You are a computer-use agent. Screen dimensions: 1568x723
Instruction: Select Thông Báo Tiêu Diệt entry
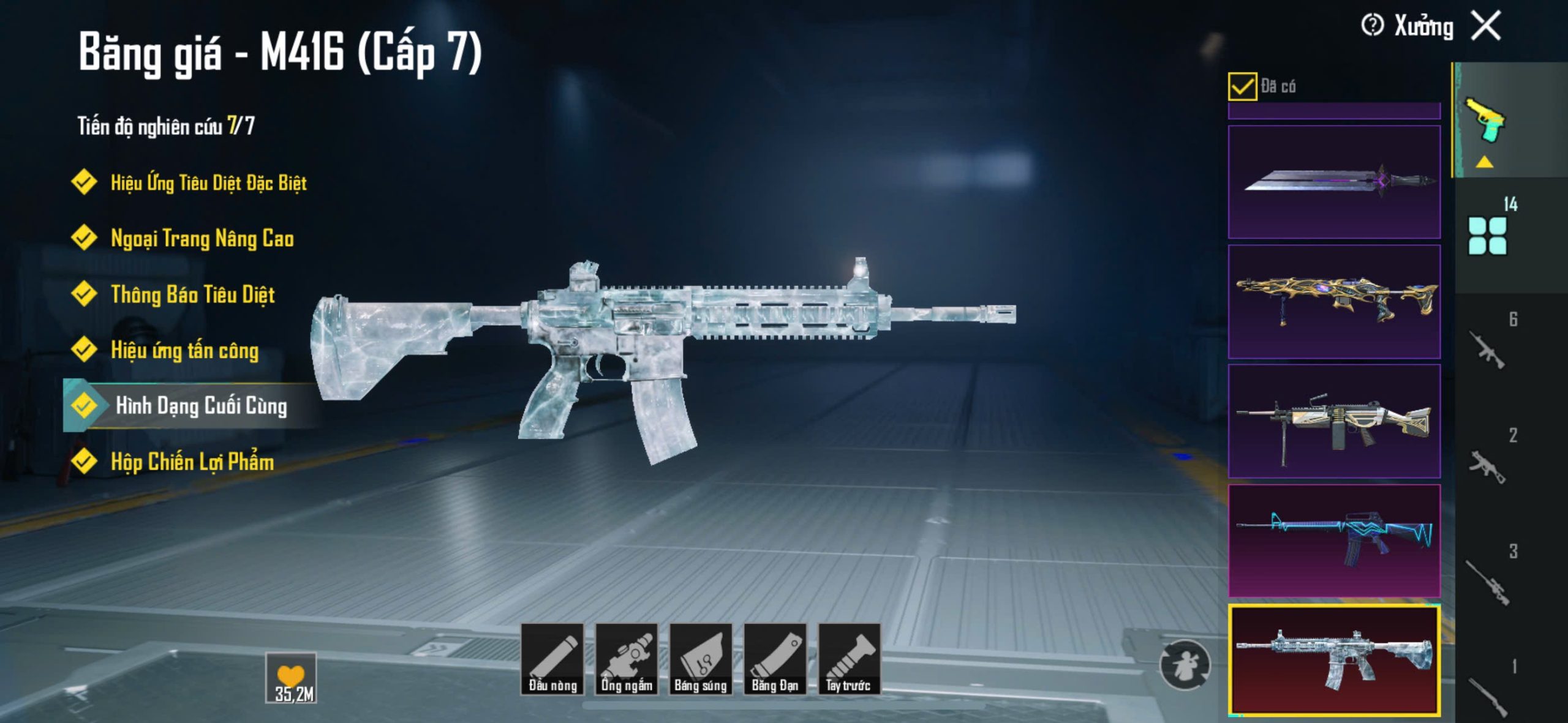coord(192,295)
